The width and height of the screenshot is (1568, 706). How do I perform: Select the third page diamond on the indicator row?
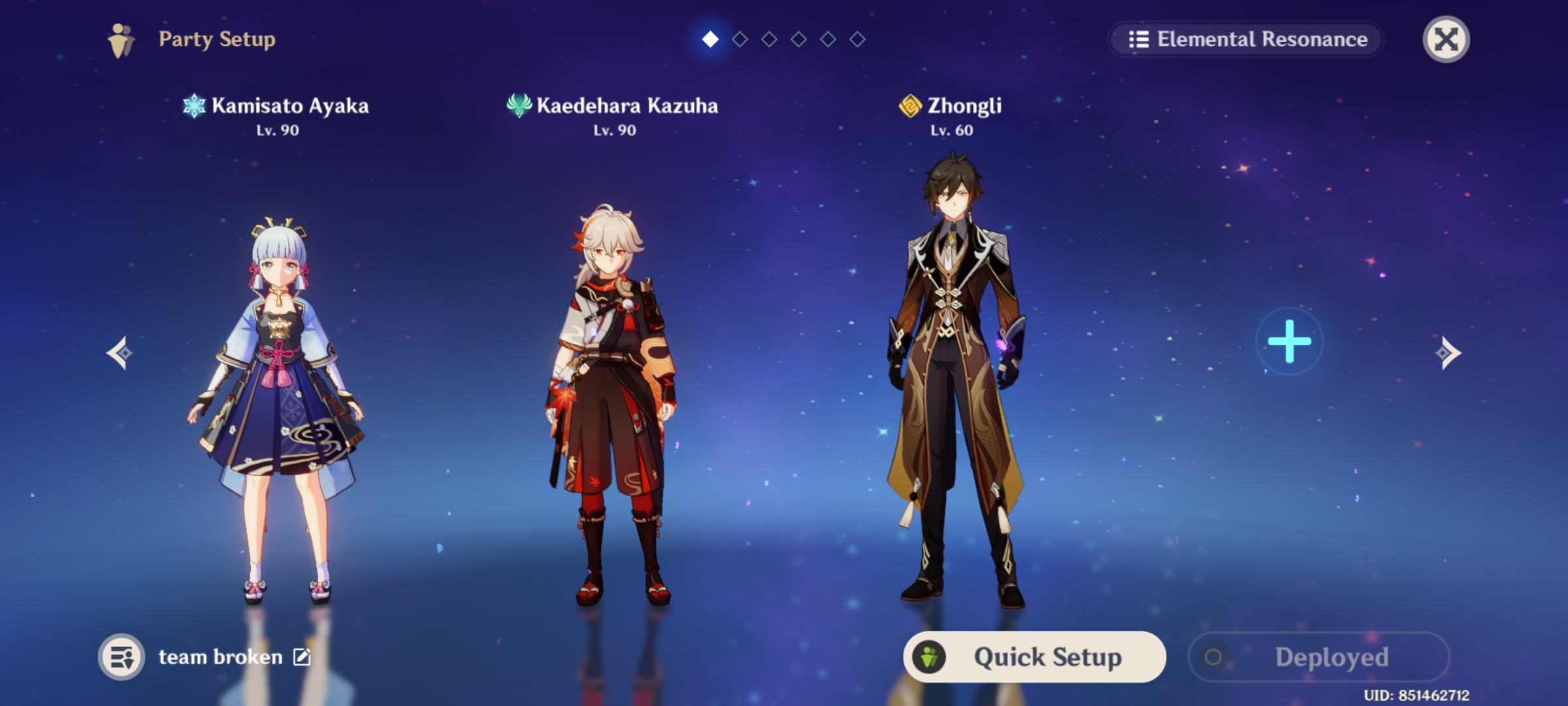pyautogui.click(x=769, y=39)
